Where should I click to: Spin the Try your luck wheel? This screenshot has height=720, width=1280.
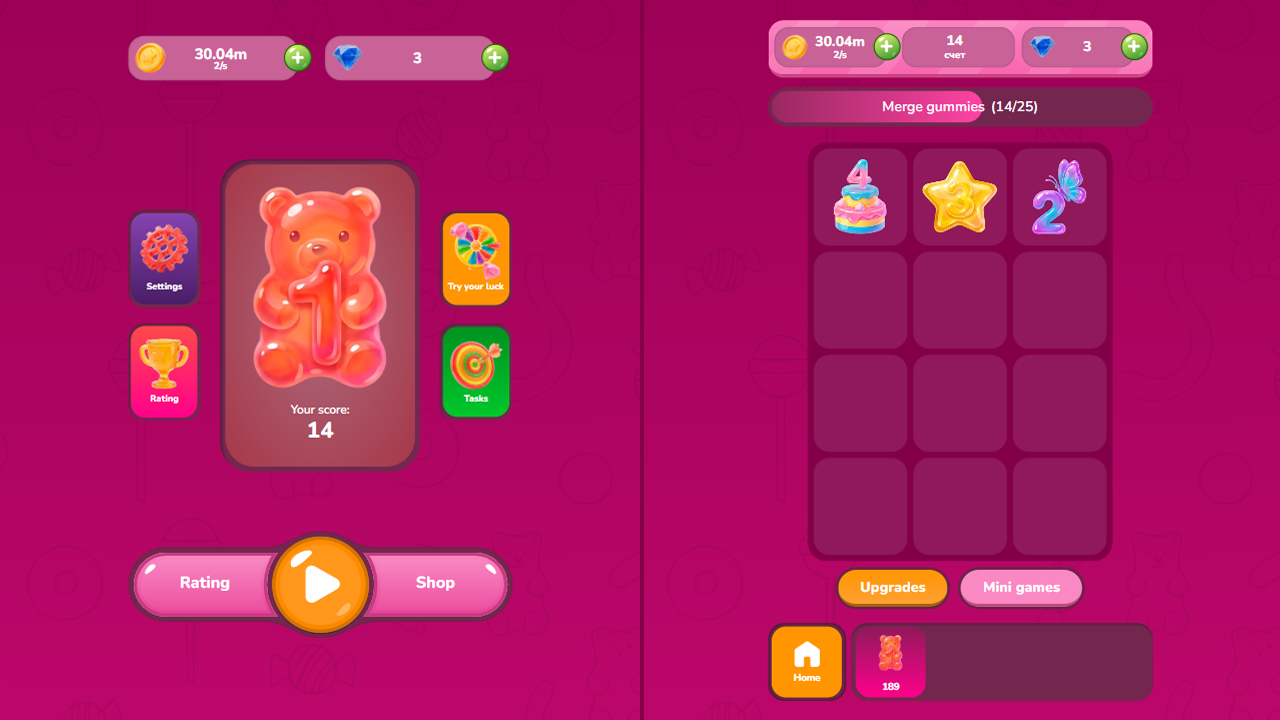pyautogui.click(x=476, y=259)
